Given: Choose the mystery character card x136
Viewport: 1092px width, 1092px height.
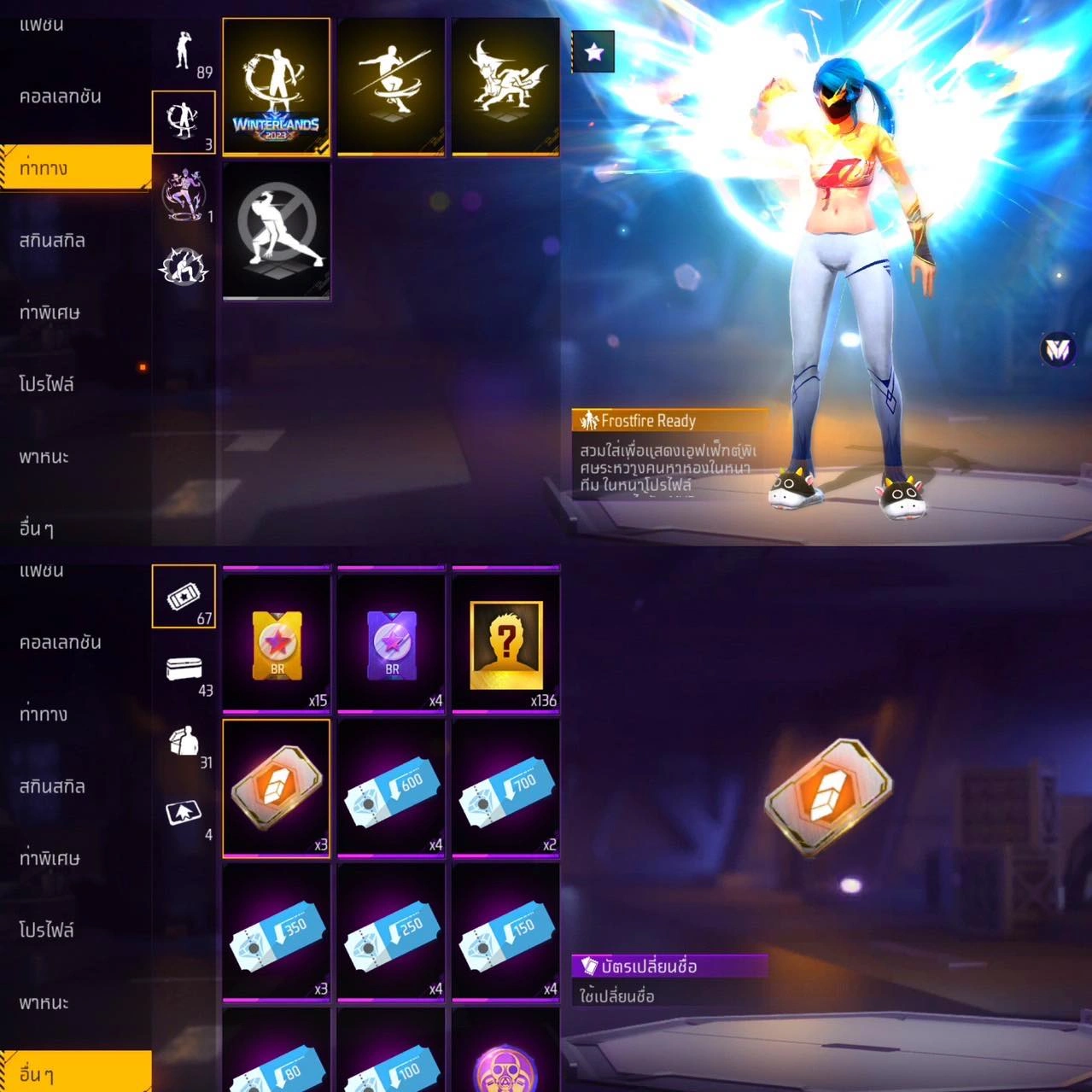Looking at the screenshot, I should click(505, 641).
